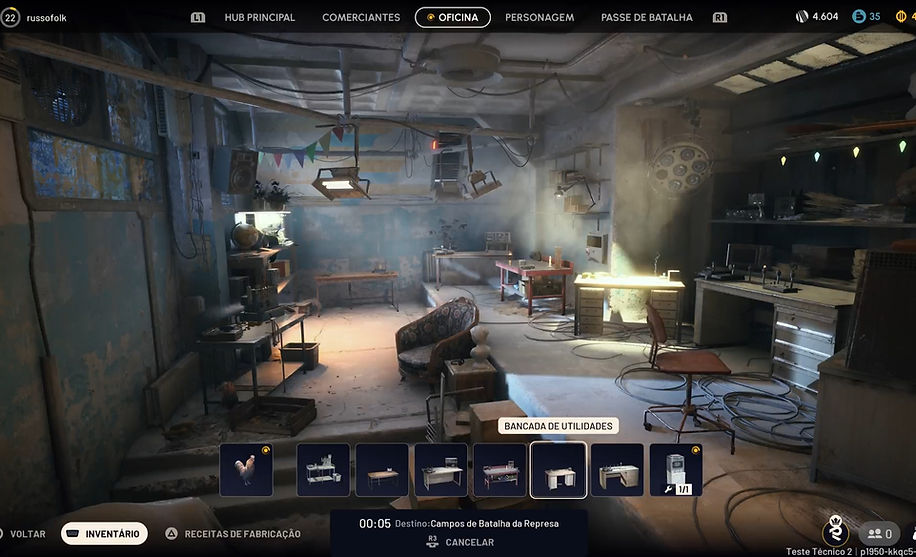
Task: Switch to the Comerciantes tab
Action: tap(361, 17)
